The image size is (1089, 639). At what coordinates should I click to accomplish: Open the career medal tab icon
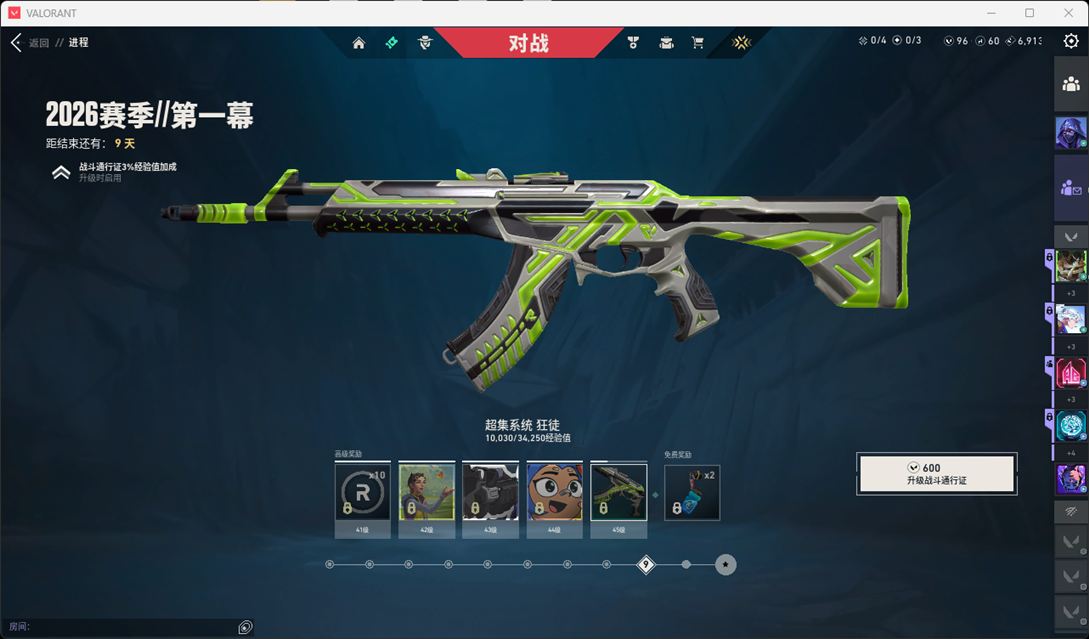click(x=633, y=43)
